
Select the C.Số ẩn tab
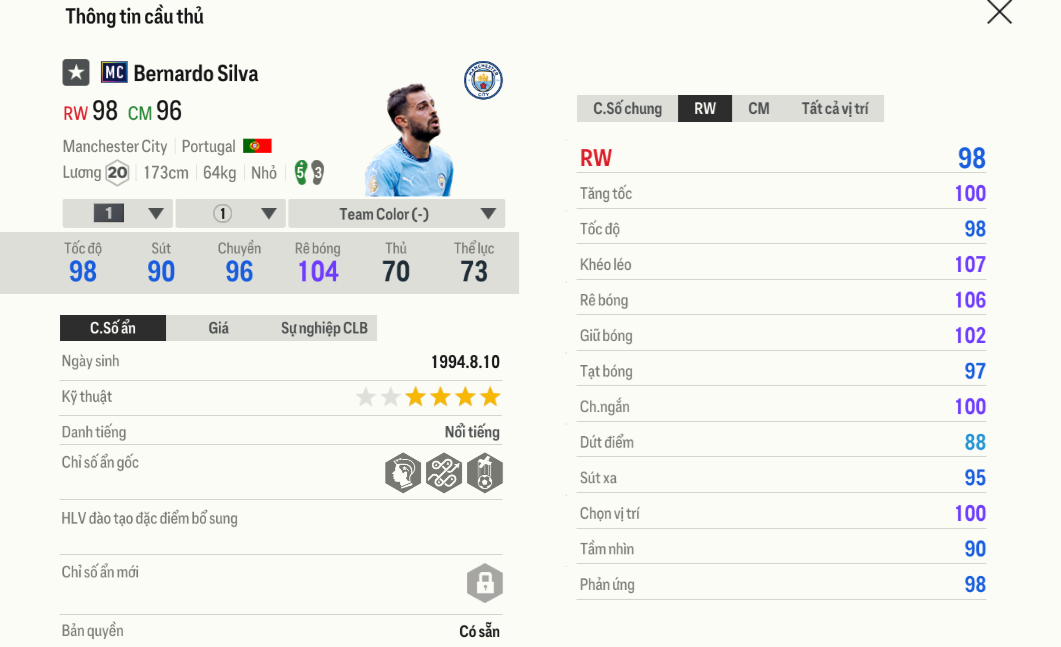pos(113,328)
